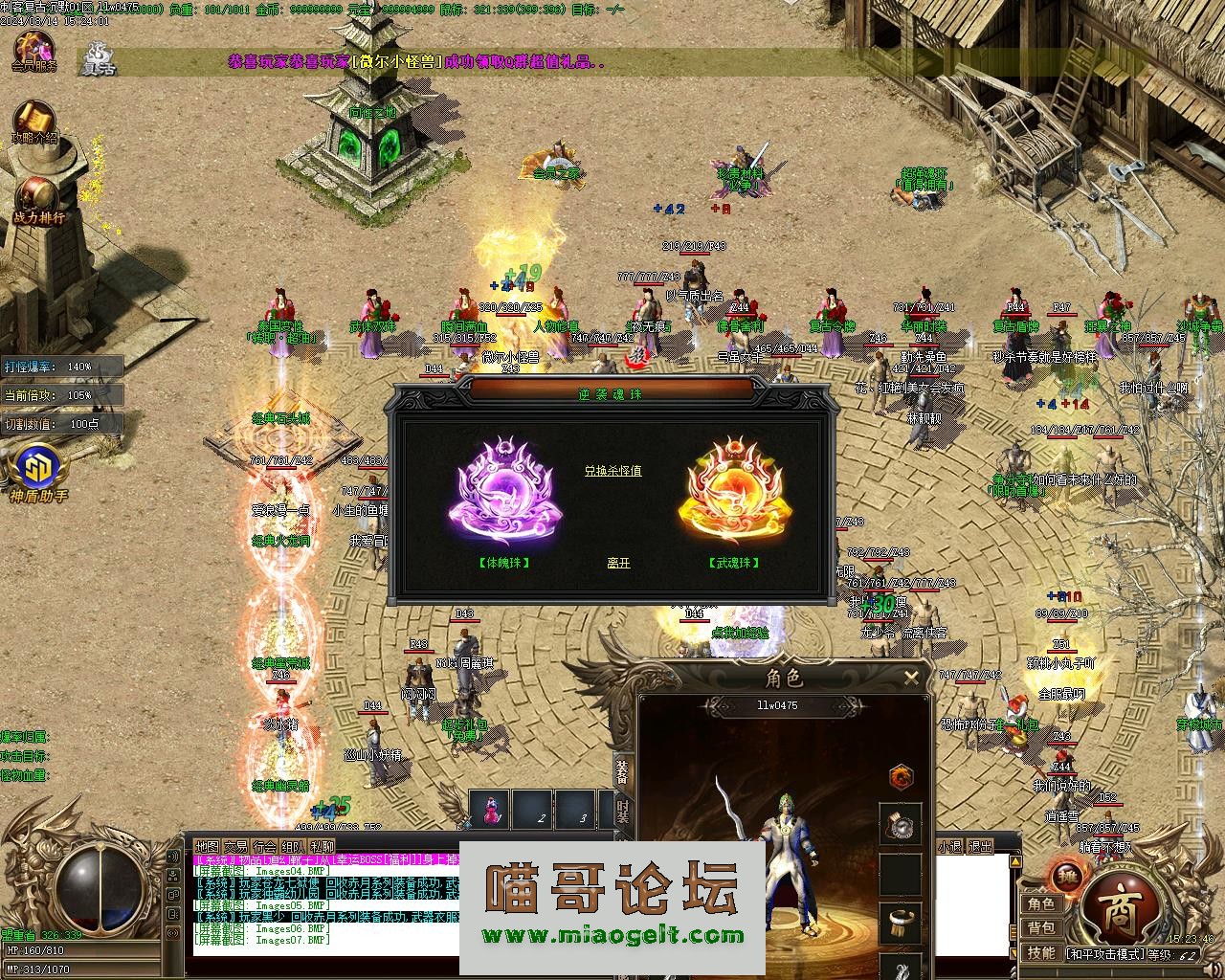Show the 战力排行 power ranking

(36, 201)
